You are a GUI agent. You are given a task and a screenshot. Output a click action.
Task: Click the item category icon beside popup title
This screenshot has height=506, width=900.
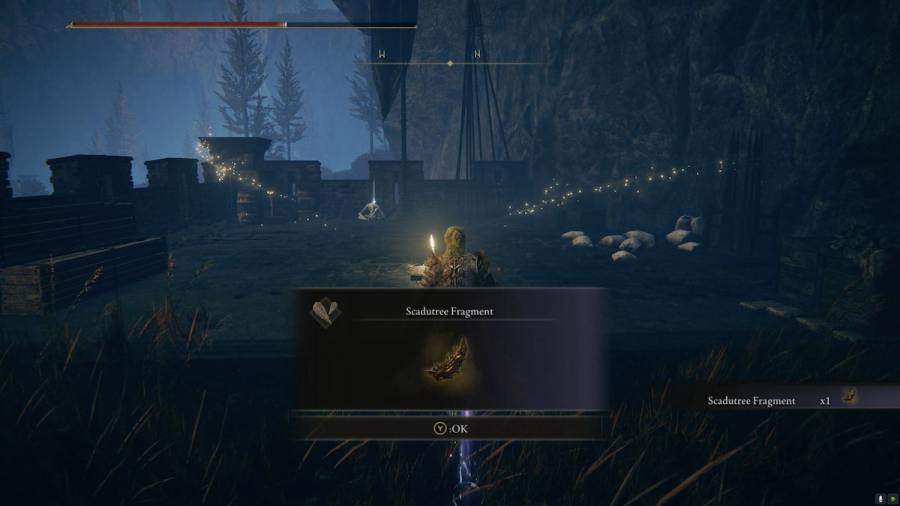(326, 311)
